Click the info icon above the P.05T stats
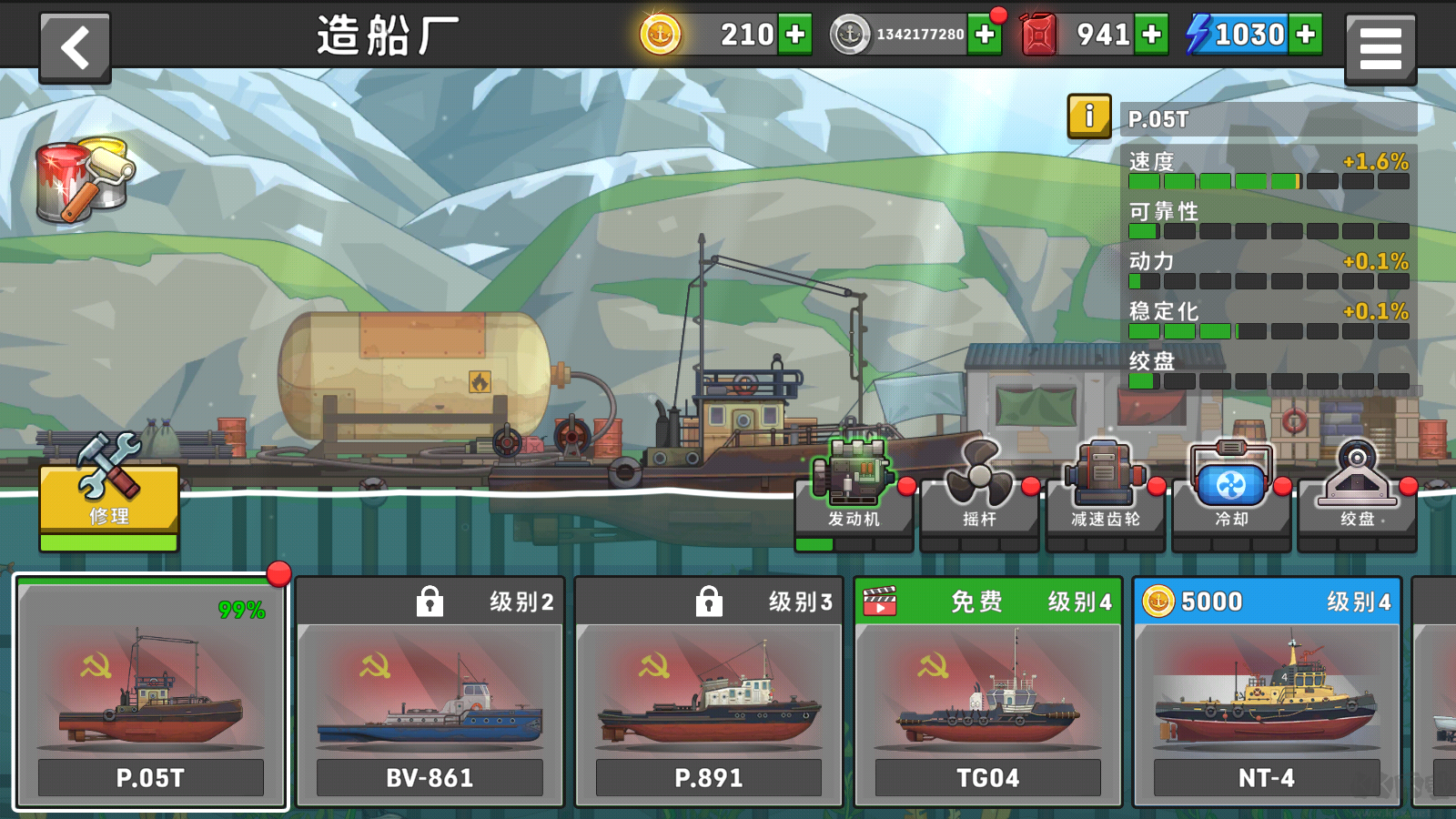1456x819 pixels. coord(1088,118)
